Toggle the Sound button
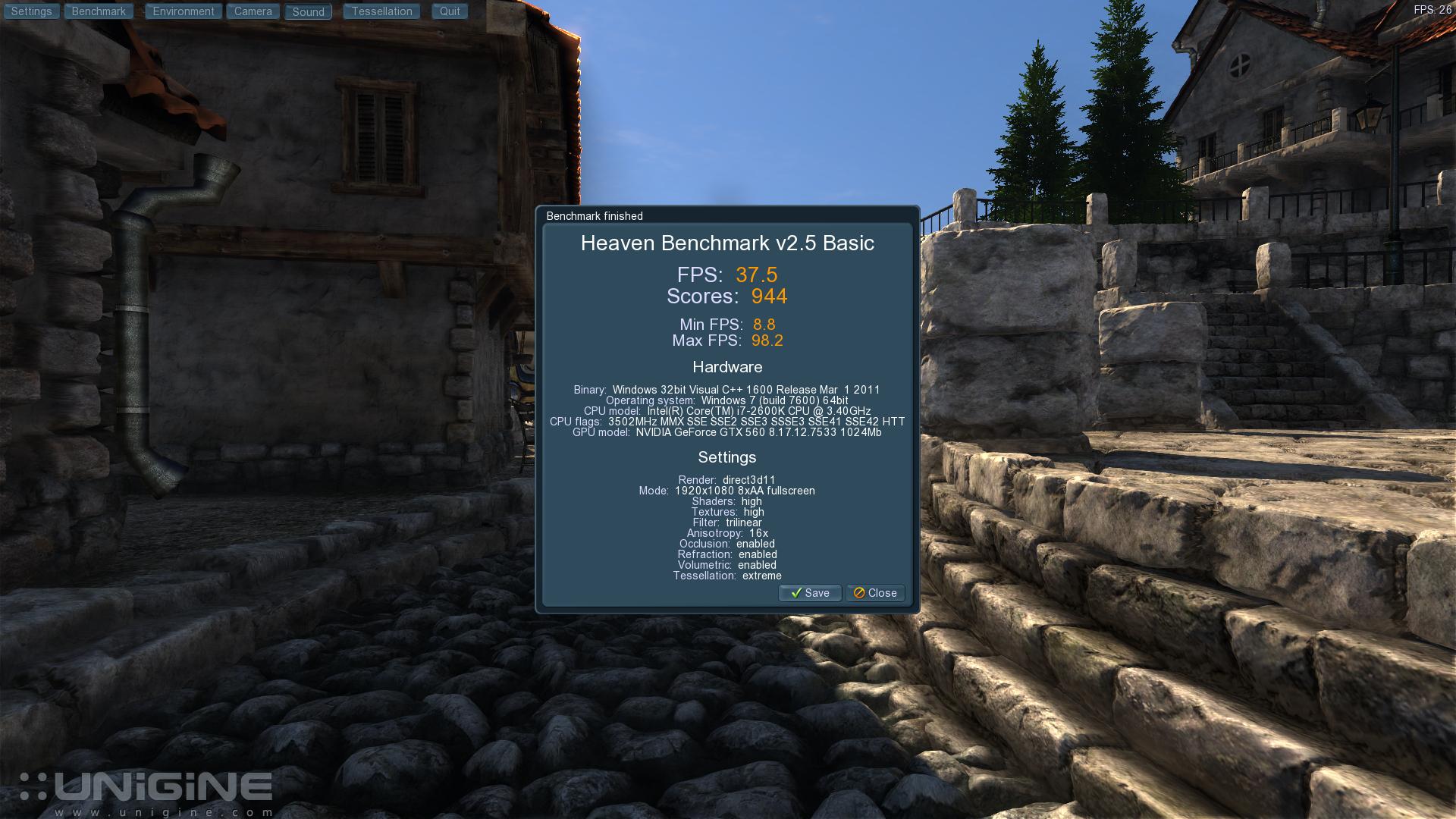This screenshot has width=1456, height=819. (x=308, y=12)
